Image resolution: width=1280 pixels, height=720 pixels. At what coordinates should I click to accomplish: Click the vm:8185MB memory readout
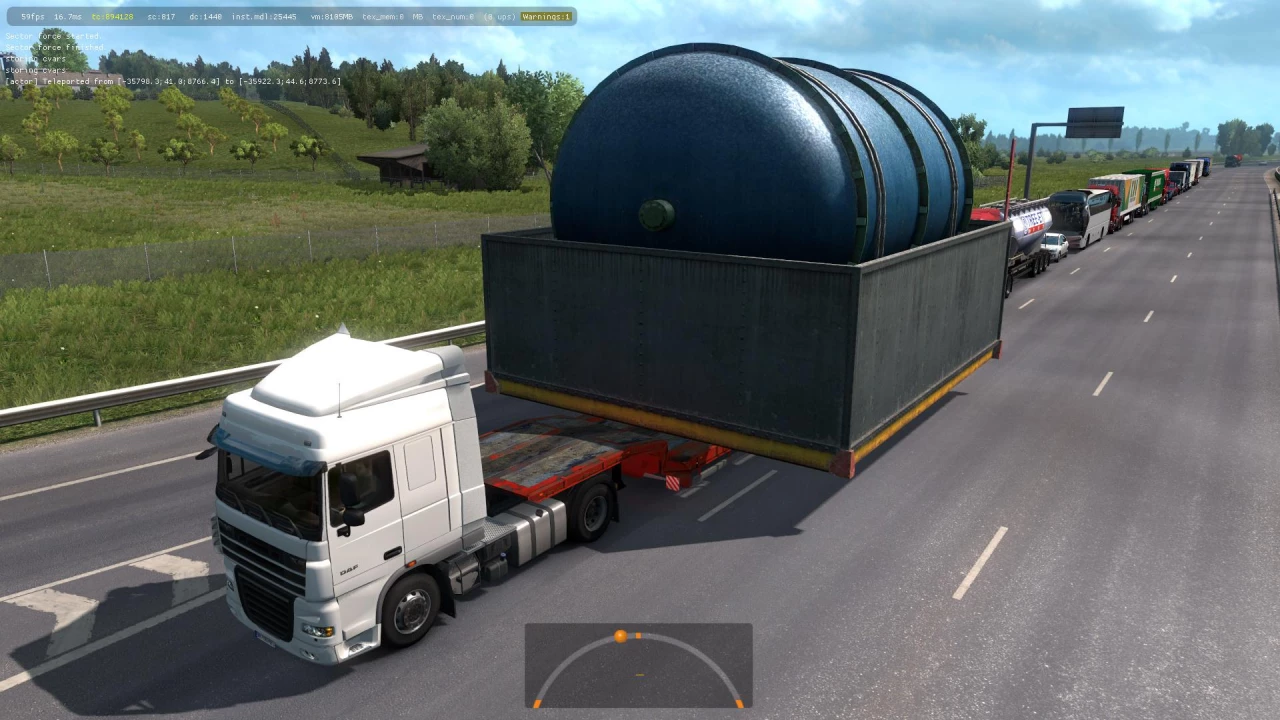tap(334, 17)
